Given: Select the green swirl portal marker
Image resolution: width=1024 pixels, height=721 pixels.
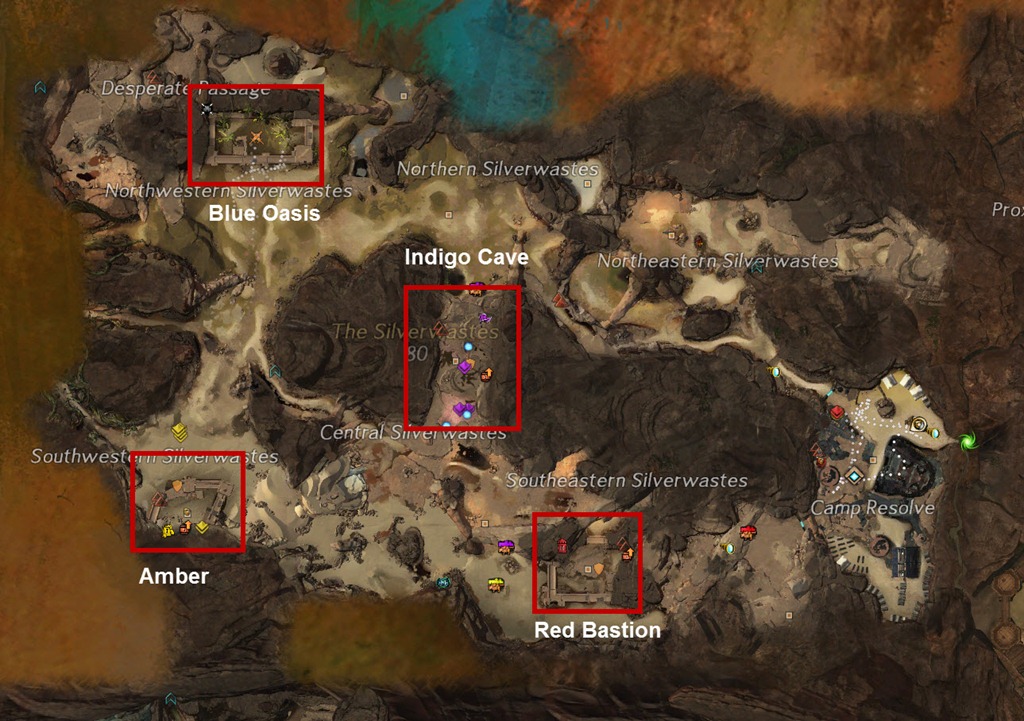Looking at the screenshot, I should tap(967, 440).
